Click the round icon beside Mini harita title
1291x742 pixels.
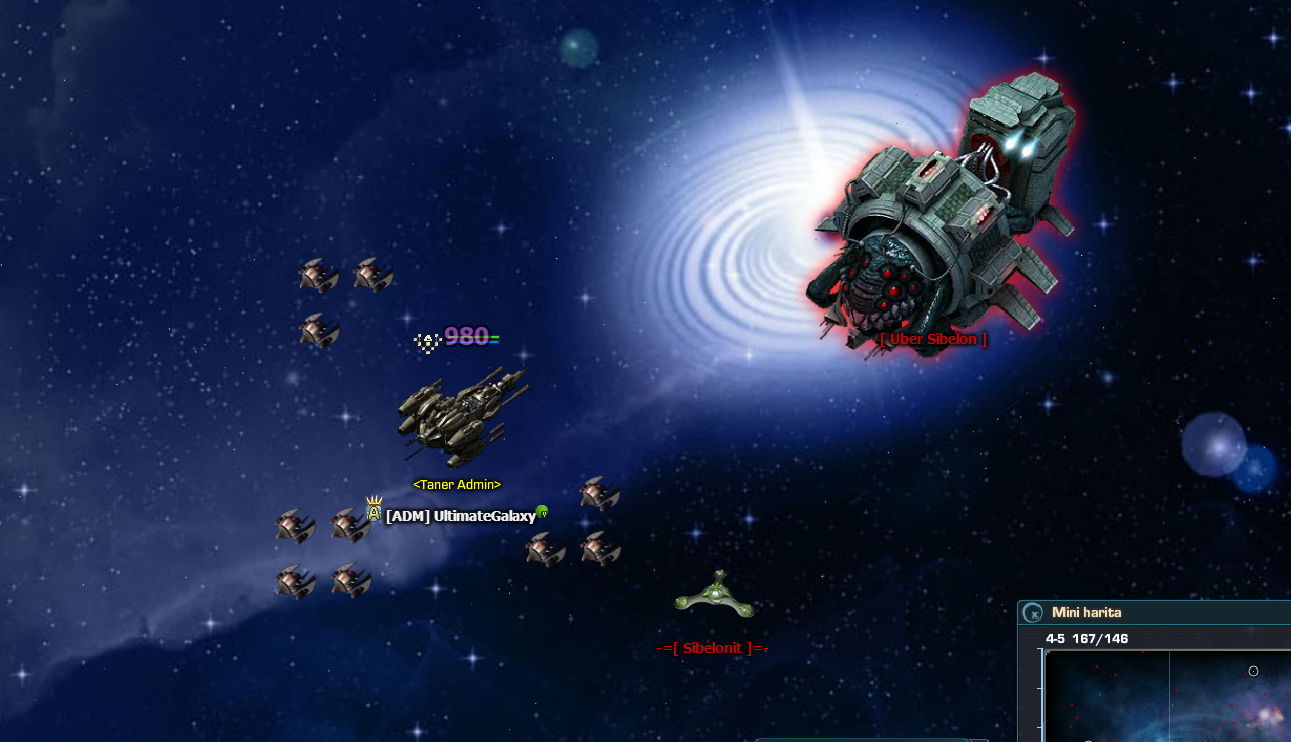(x=1033, y=613)
